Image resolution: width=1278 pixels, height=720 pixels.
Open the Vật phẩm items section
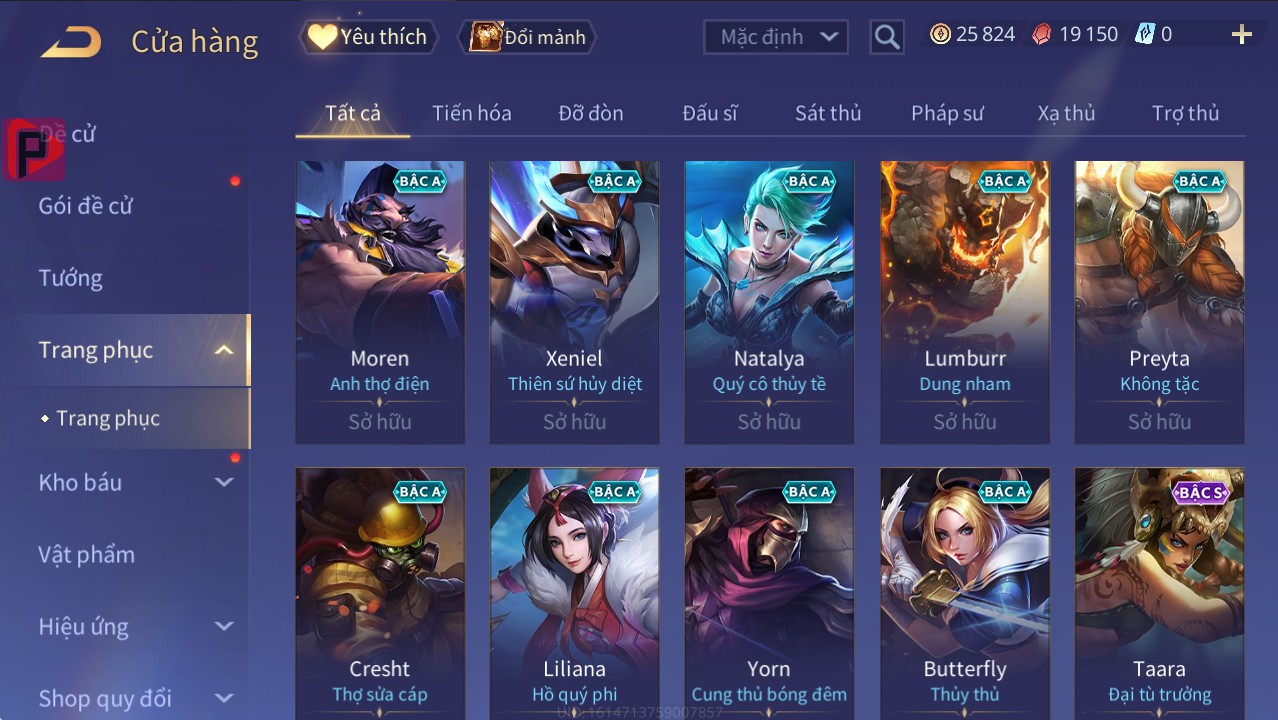click(x=86, y=554)
